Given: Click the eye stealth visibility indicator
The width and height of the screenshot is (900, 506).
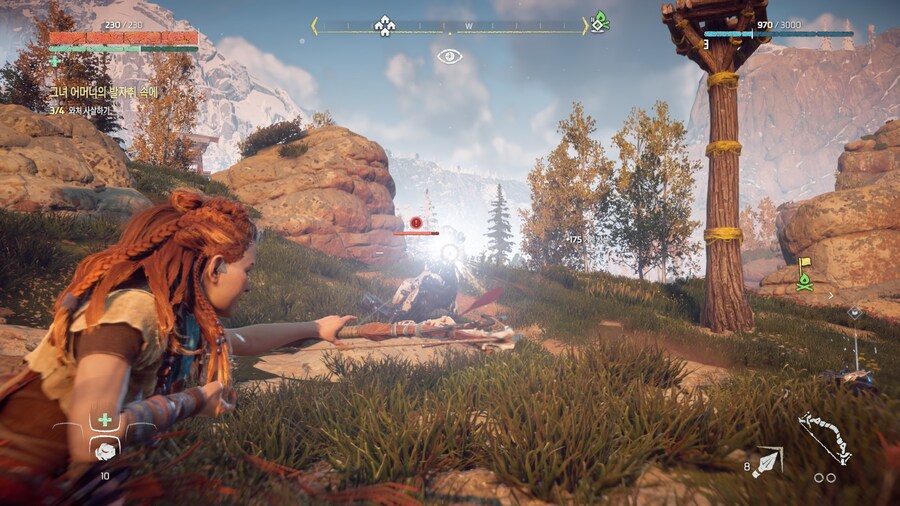Looking at the screenshot, I should point(449,57).
